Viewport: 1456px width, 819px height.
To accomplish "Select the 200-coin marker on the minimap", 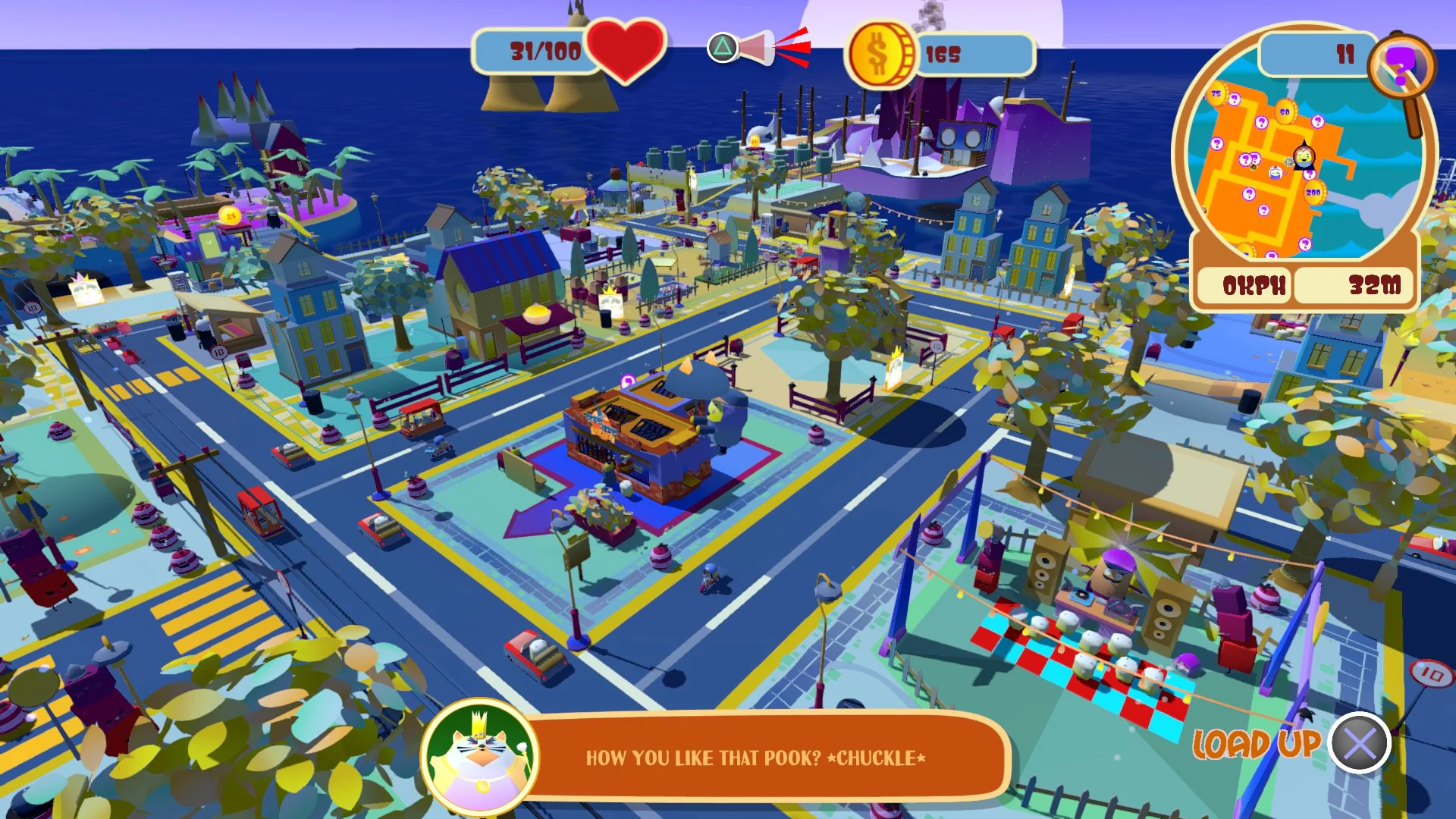I will [1314, 192].
